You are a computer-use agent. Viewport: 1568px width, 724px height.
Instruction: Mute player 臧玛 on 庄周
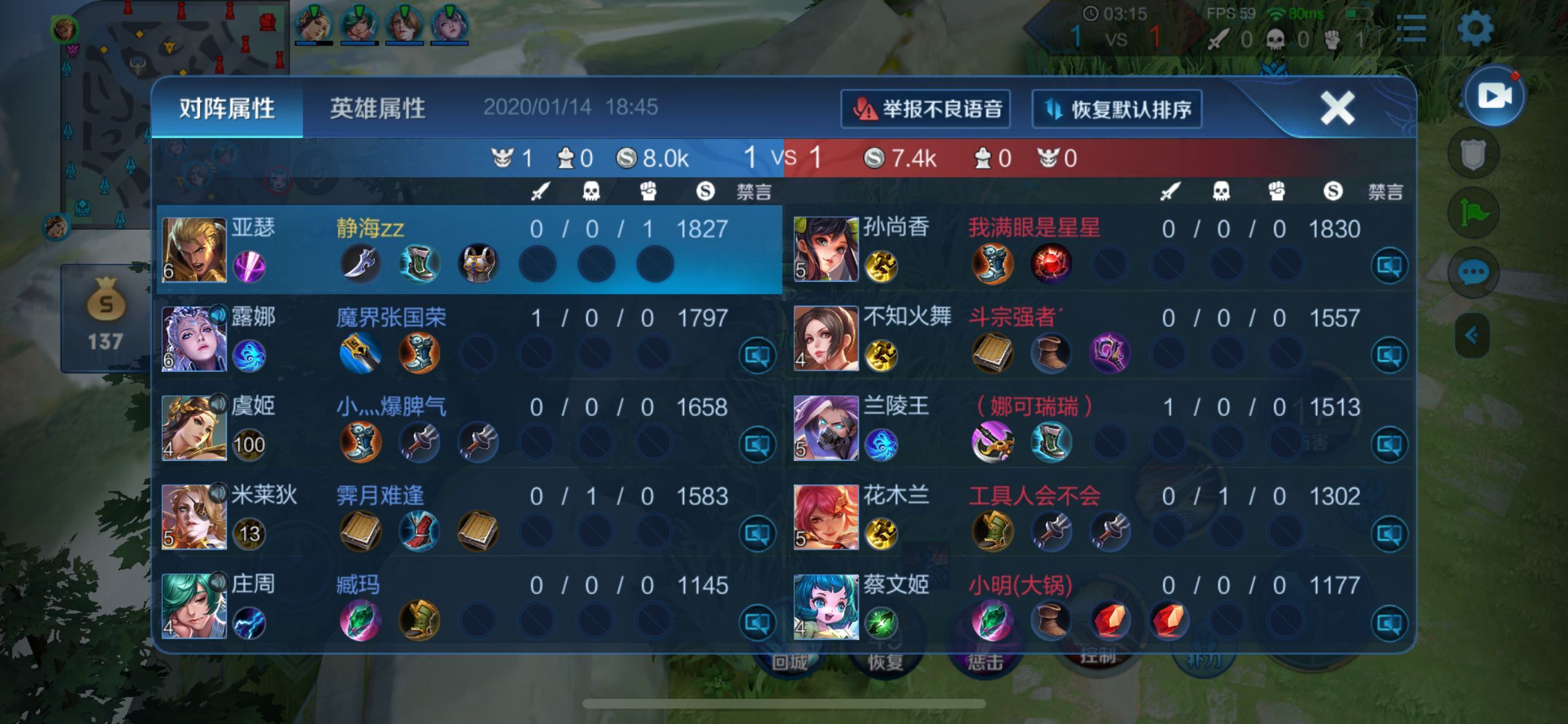coord(757,622)
